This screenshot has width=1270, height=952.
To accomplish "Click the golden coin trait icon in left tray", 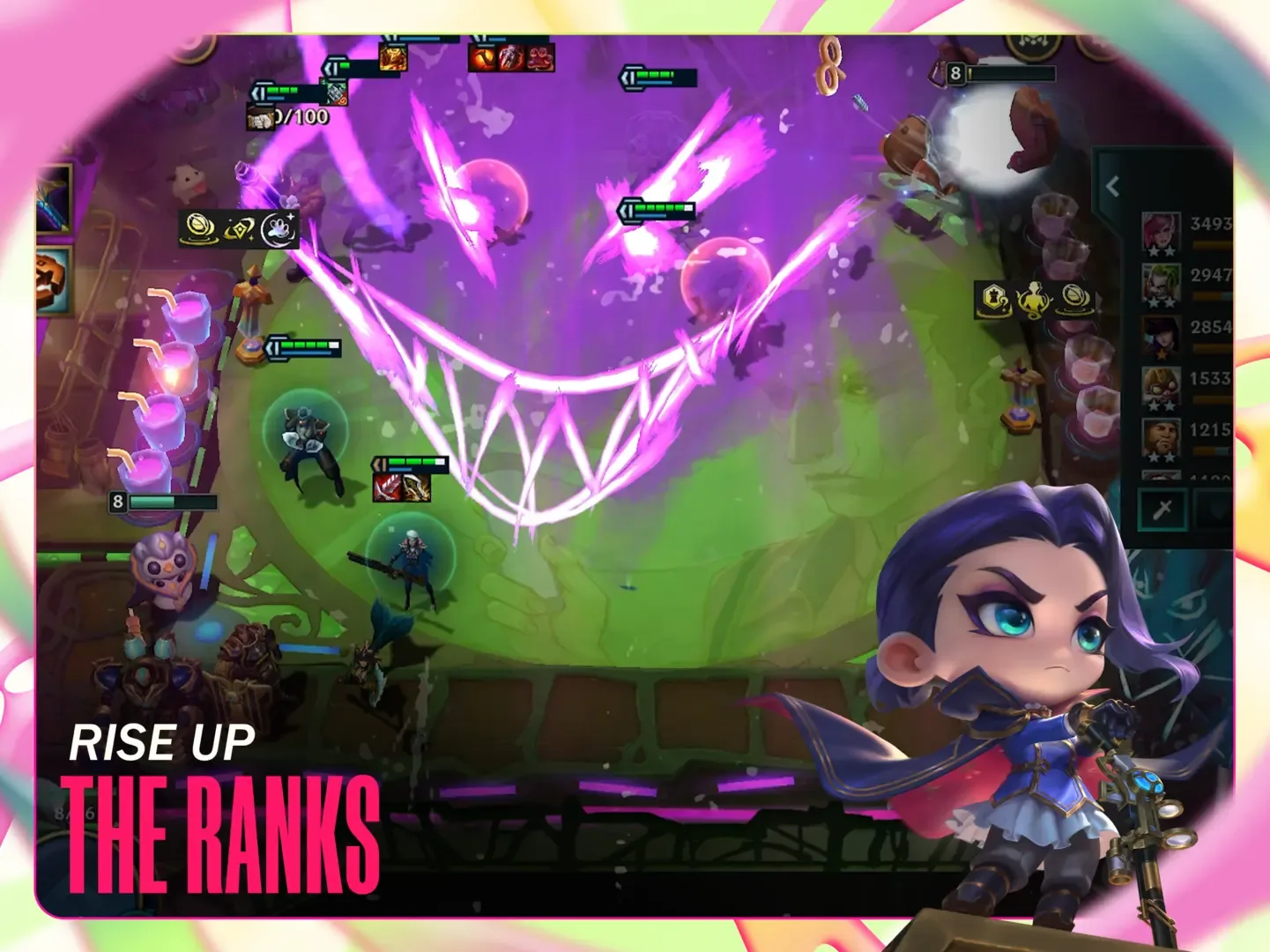I will coord(199,228).
